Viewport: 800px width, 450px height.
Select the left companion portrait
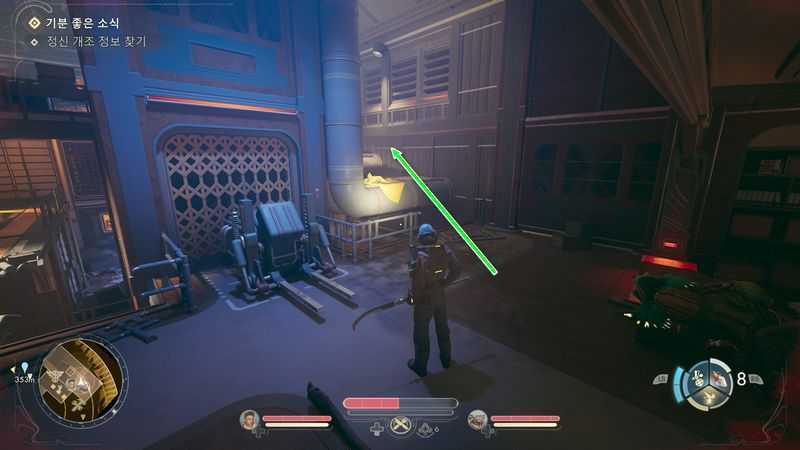(249, 420)
